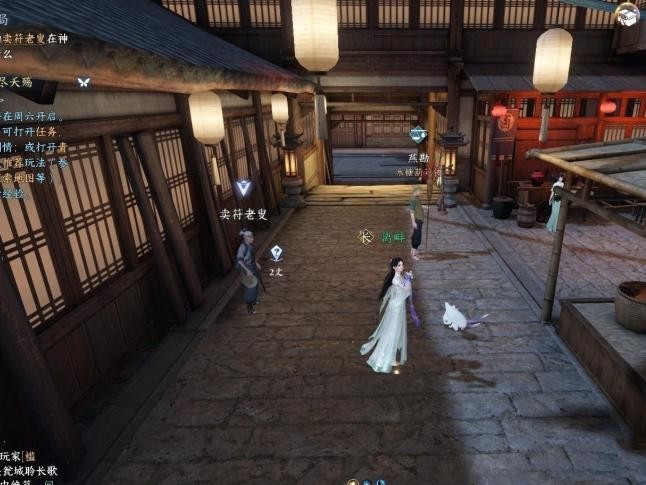This screenshot has width=646, height=485.
Task: Open the round box icon in the top-right corner
Action: [627, 14]
